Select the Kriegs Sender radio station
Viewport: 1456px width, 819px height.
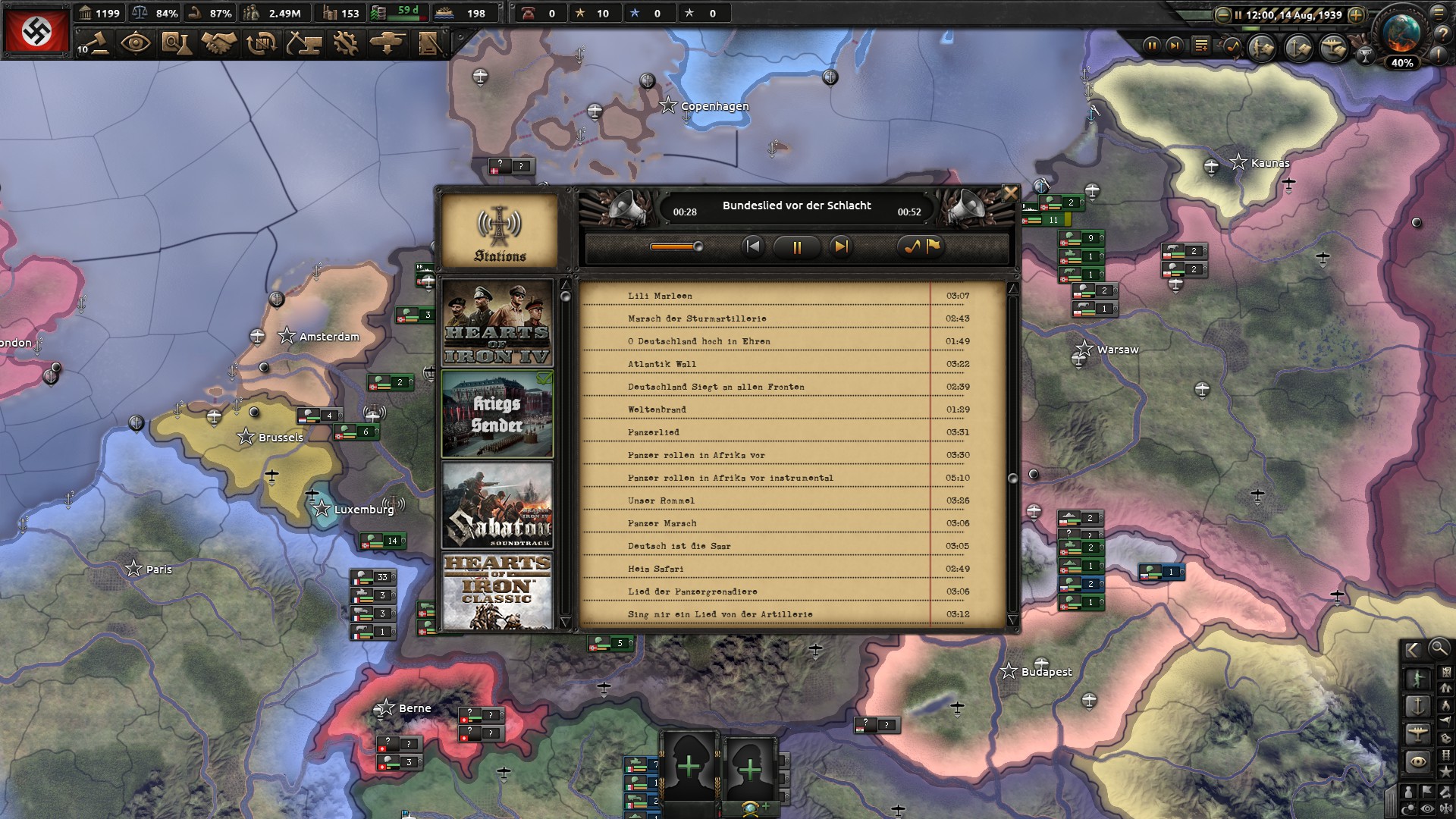[x=497, y=414]
